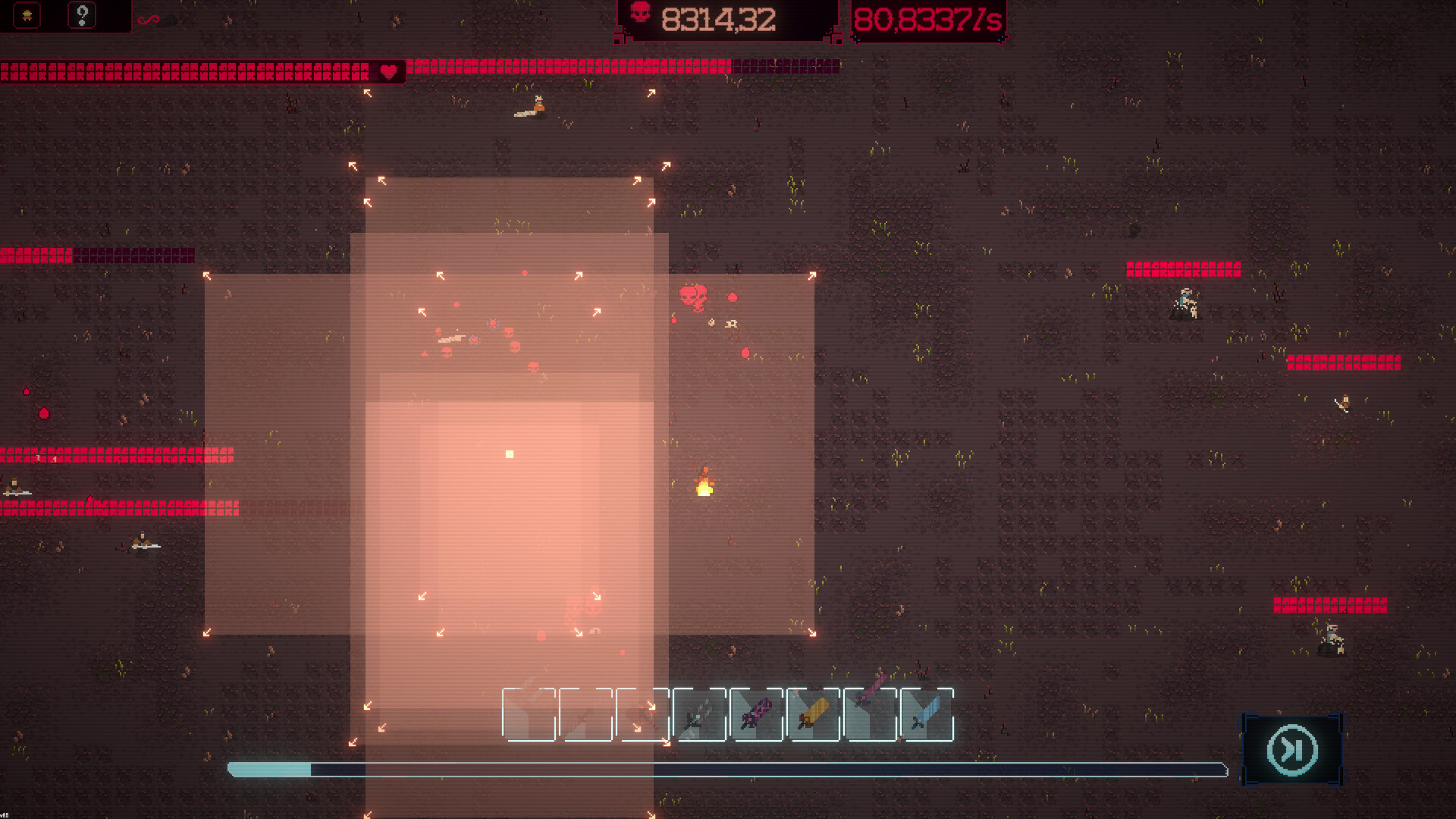Open the bell notifications panel
Viewport: 1456px width, 819px height.
27,14
